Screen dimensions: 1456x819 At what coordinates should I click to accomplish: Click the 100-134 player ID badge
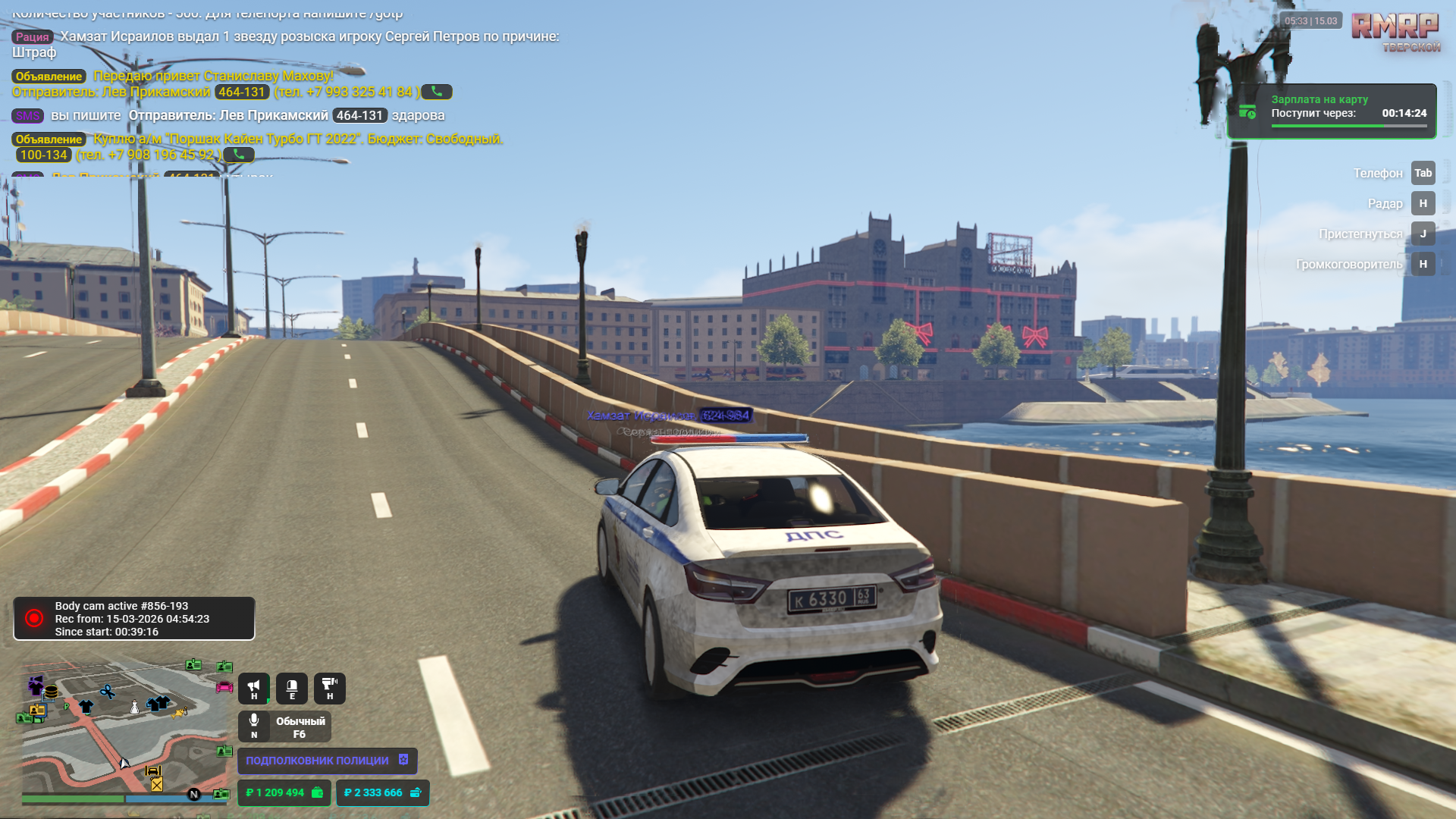coord(44,155)
